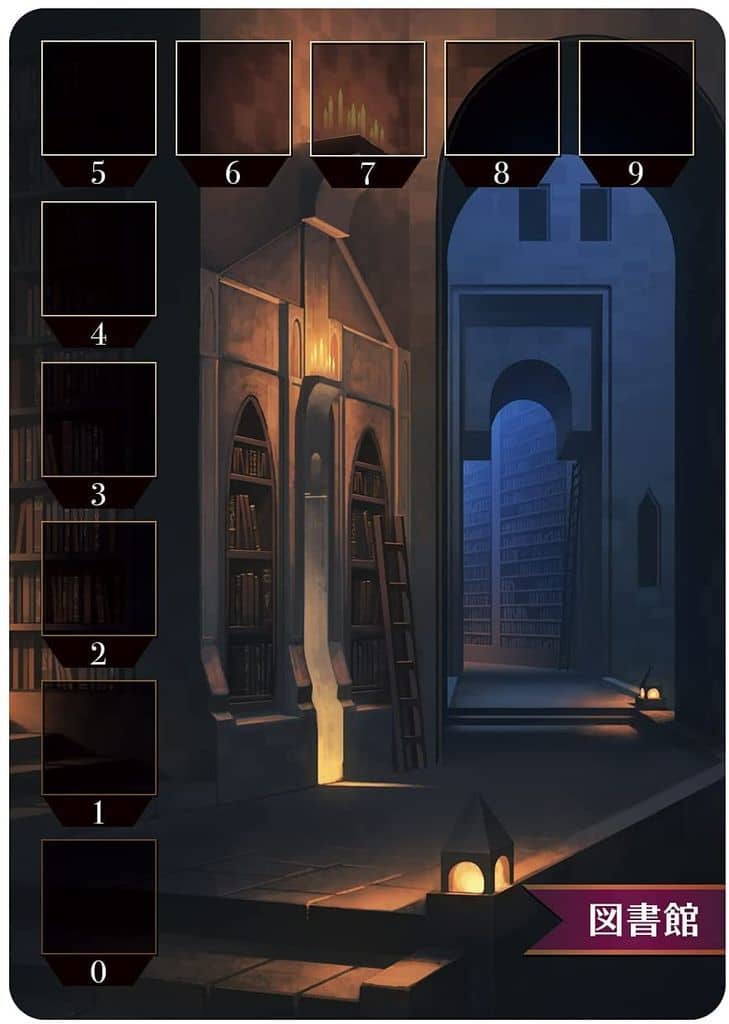Select the track slot numbered 0
The width and height of the screenshot is (729, 1024).
(98, 897)
